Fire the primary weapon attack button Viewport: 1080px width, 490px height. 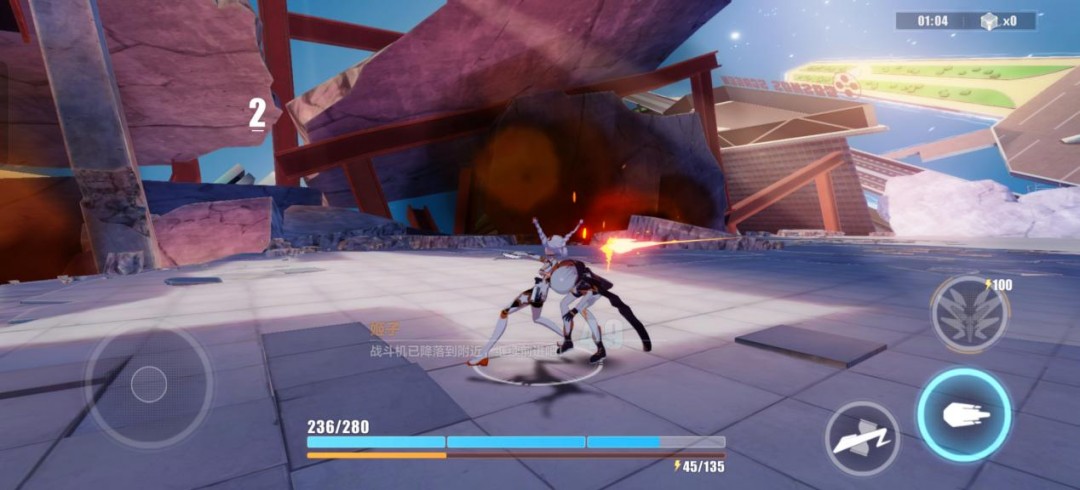pos(964,415)
